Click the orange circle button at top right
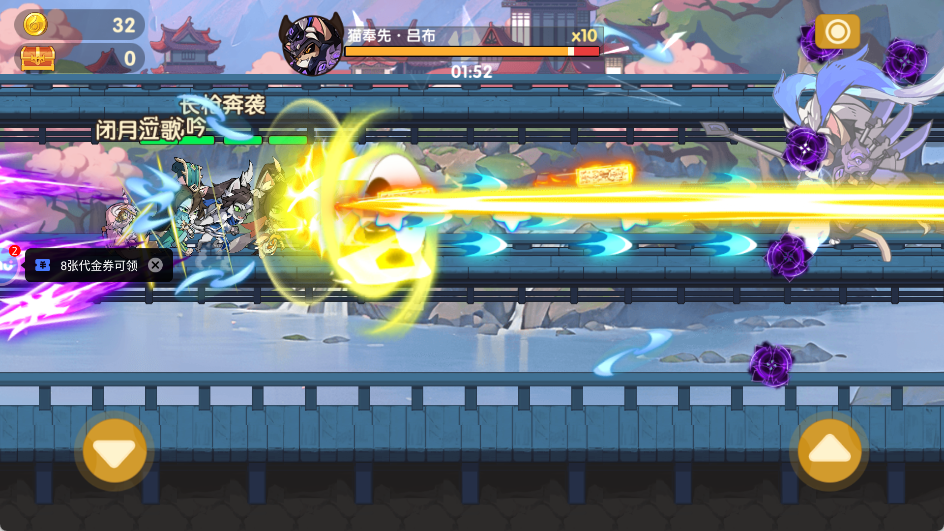 click(x=837, y=32)
